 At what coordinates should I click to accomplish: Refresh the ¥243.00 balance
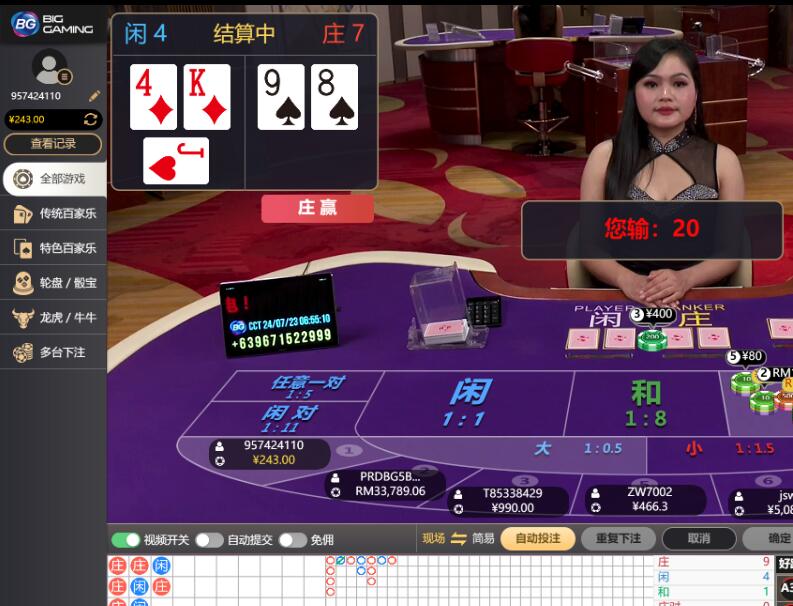[91, 120]
